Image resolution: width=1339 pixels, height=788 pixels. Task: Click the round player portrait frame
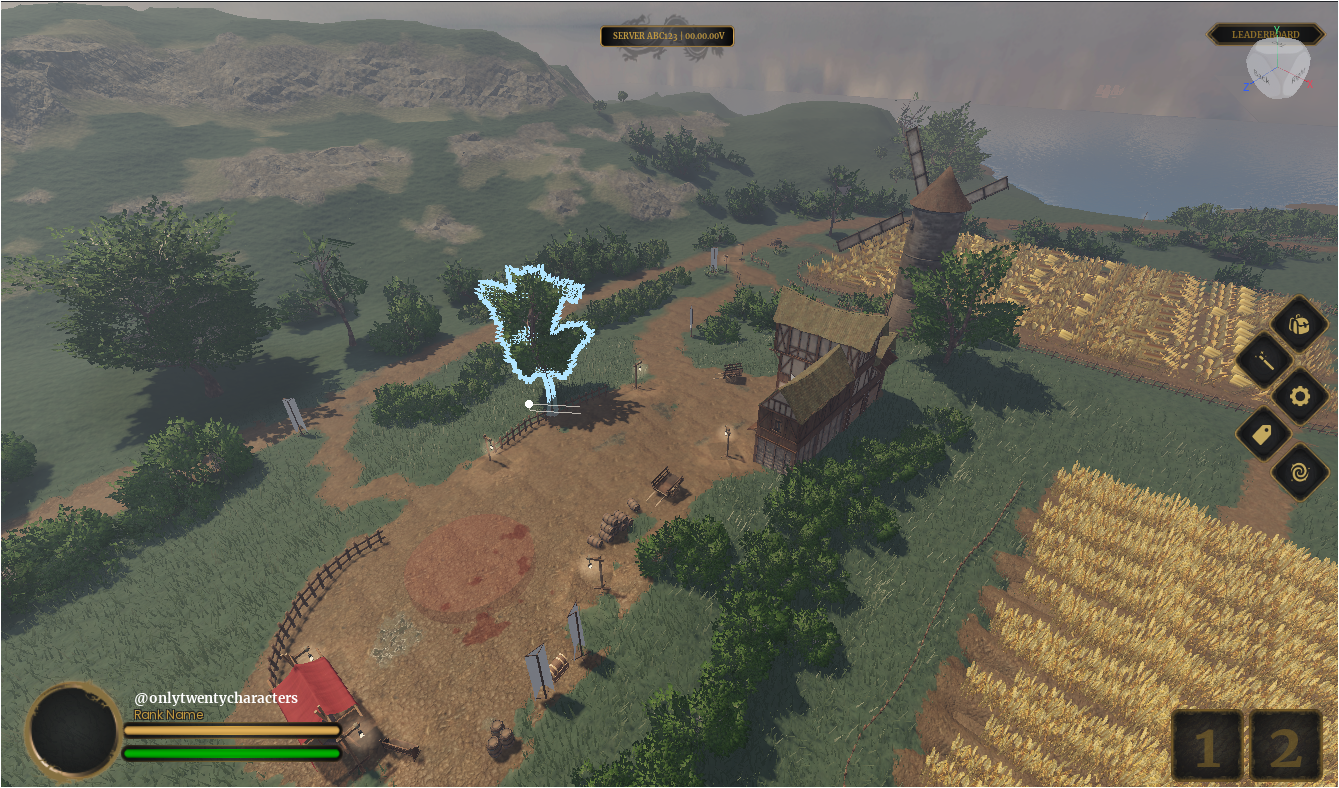[73, 731]
